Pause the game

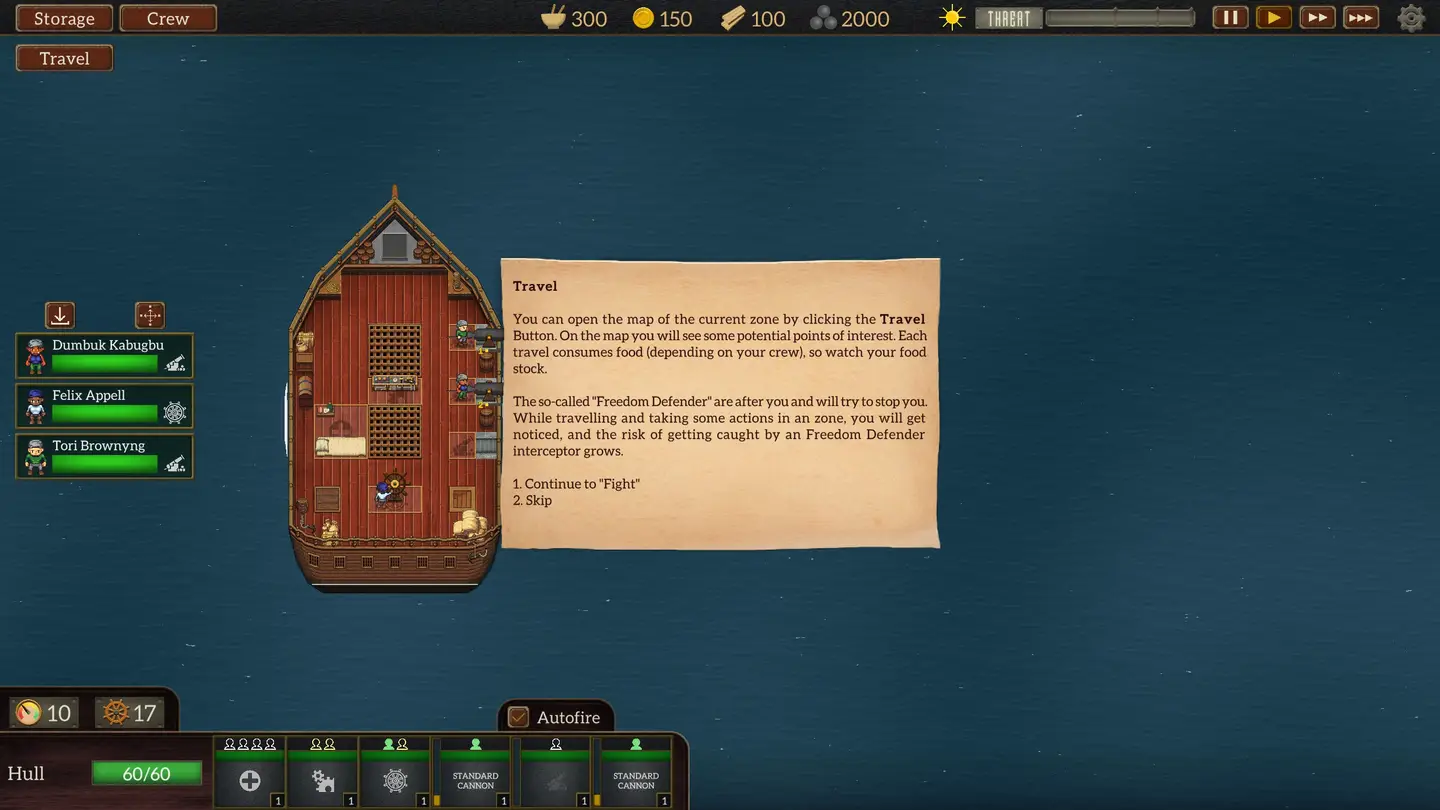click(1230, 17)
